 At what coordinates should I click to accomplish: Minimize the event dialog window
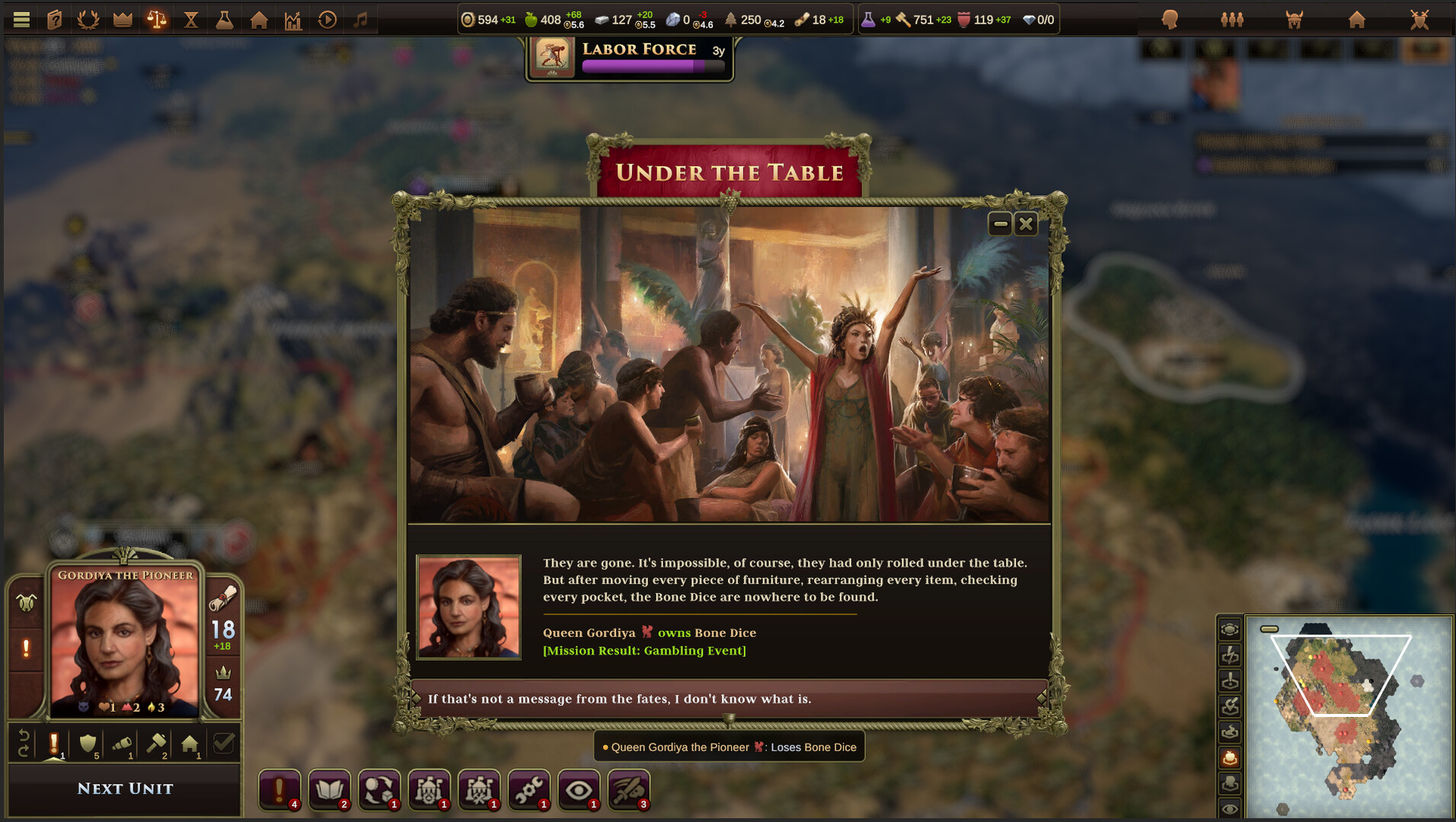coord(1000,224)
